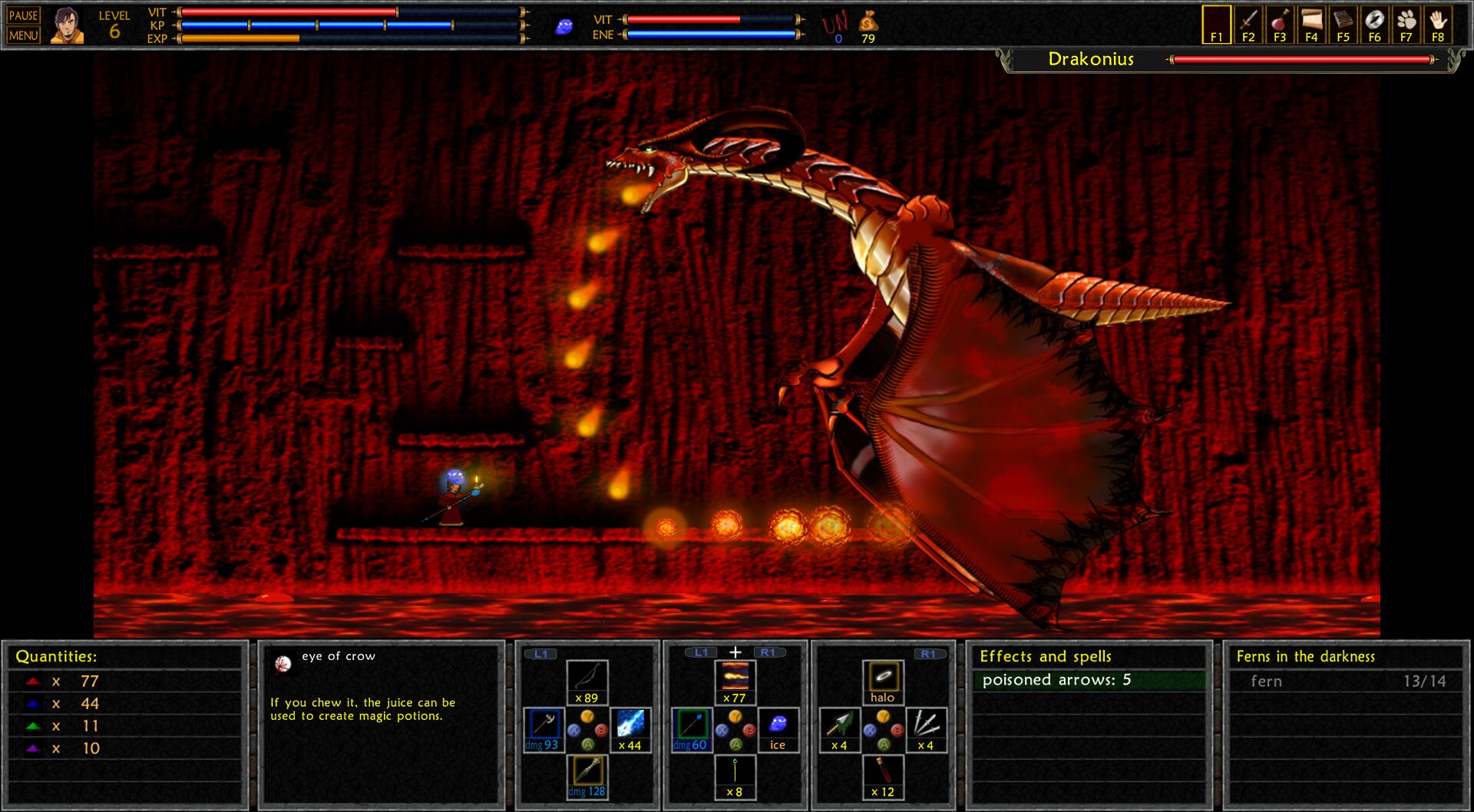Viewport: 1474px width, 812px height.
Task: Show the F5 book tab
Action: point(1343,25)
